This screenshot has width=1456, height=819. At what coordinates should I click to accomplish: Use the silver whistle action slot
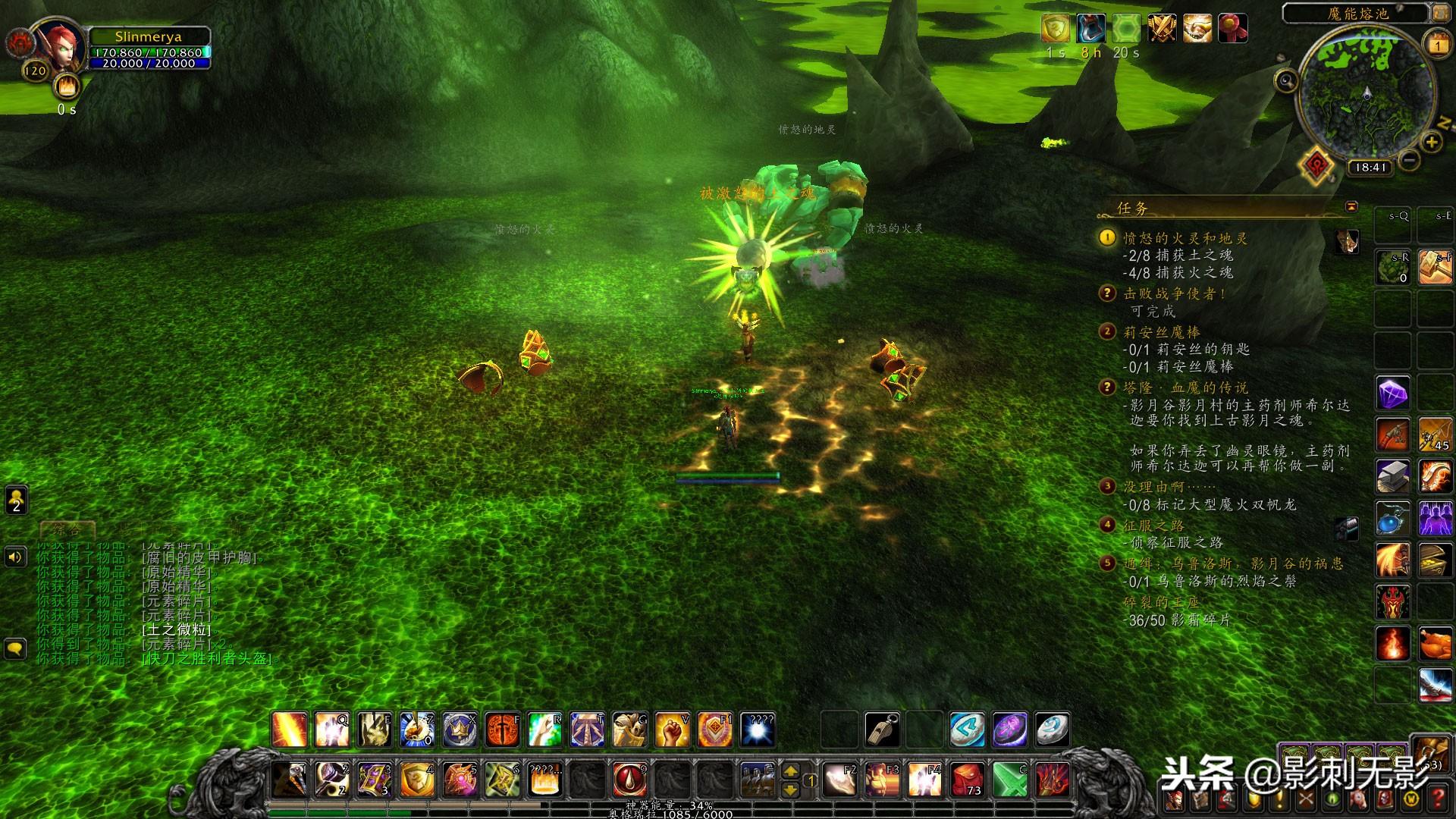(883, 730)
